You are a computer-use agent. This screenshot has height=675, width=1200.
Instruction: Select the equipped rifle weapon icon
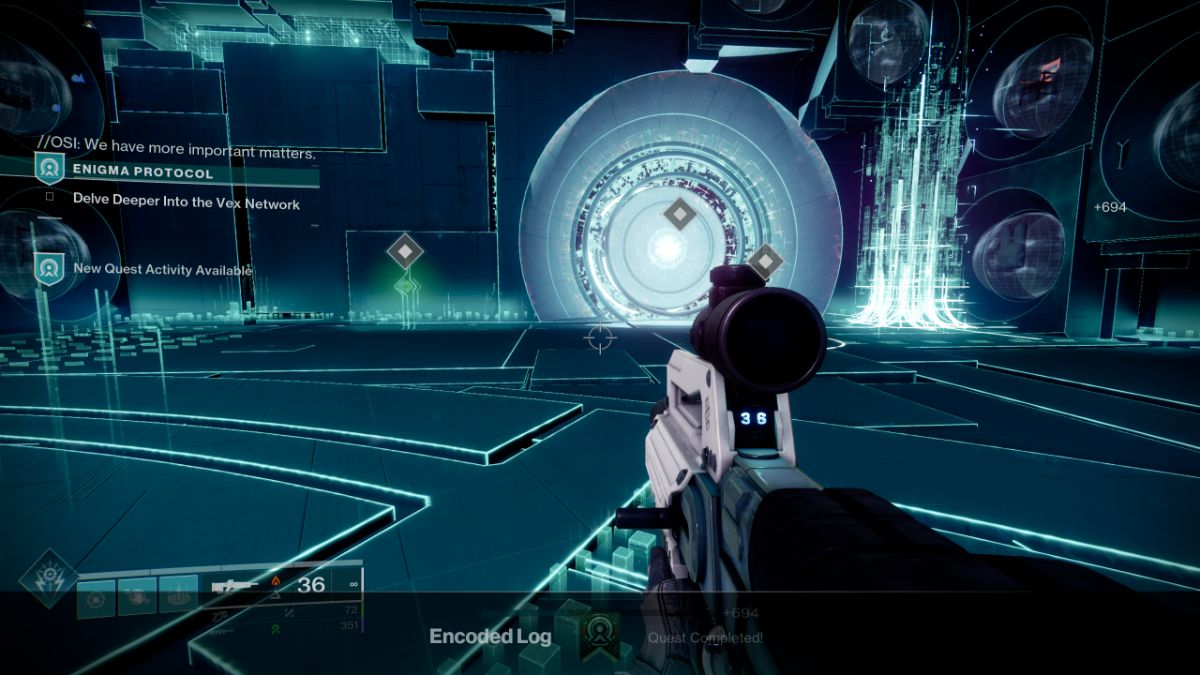pyautogui.click(x=235, y=586)
